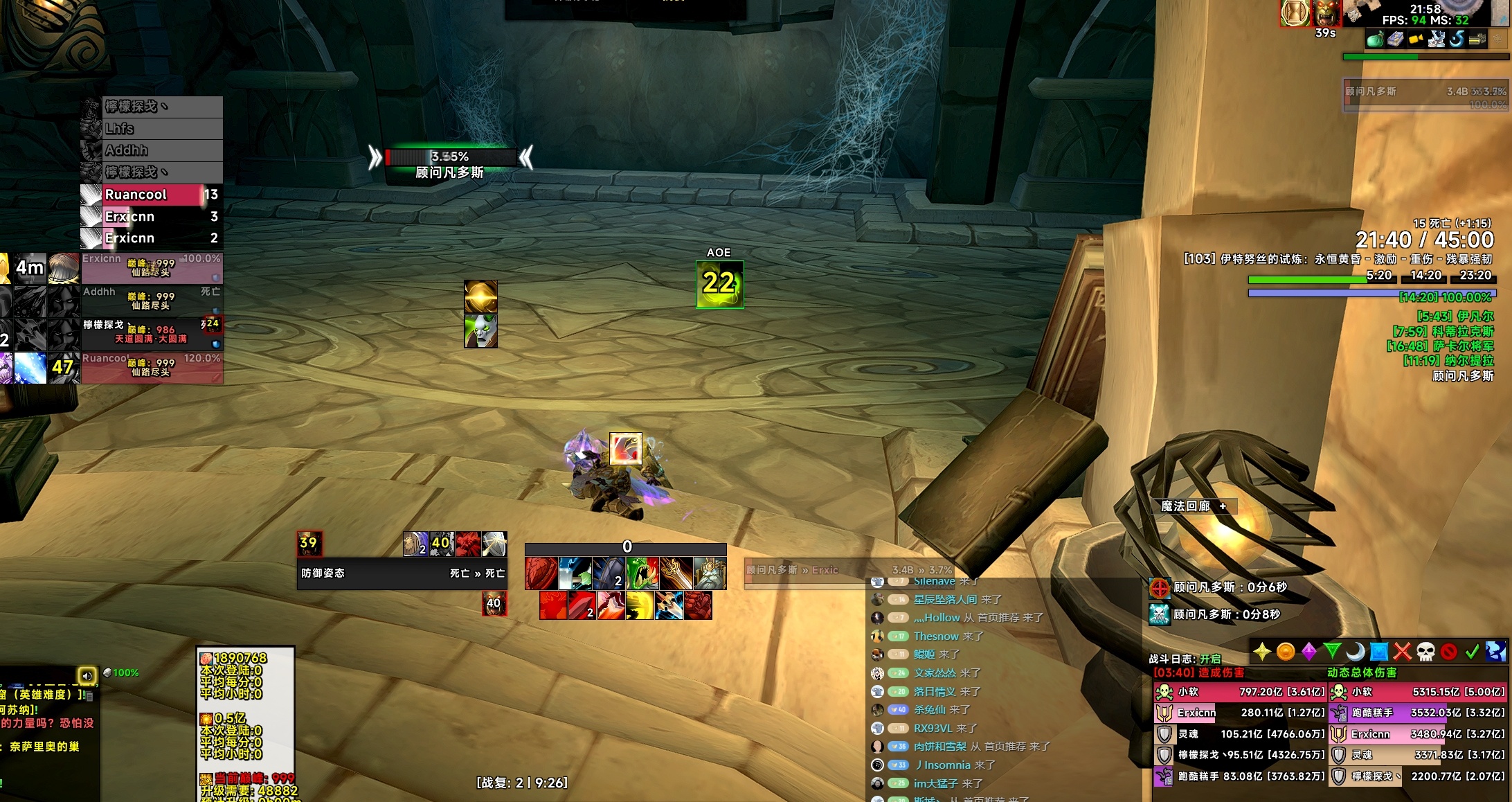Choose the blue square raid marker
The width and height of the screenshot is (1512, 802).
click(x=1379, y=652)
